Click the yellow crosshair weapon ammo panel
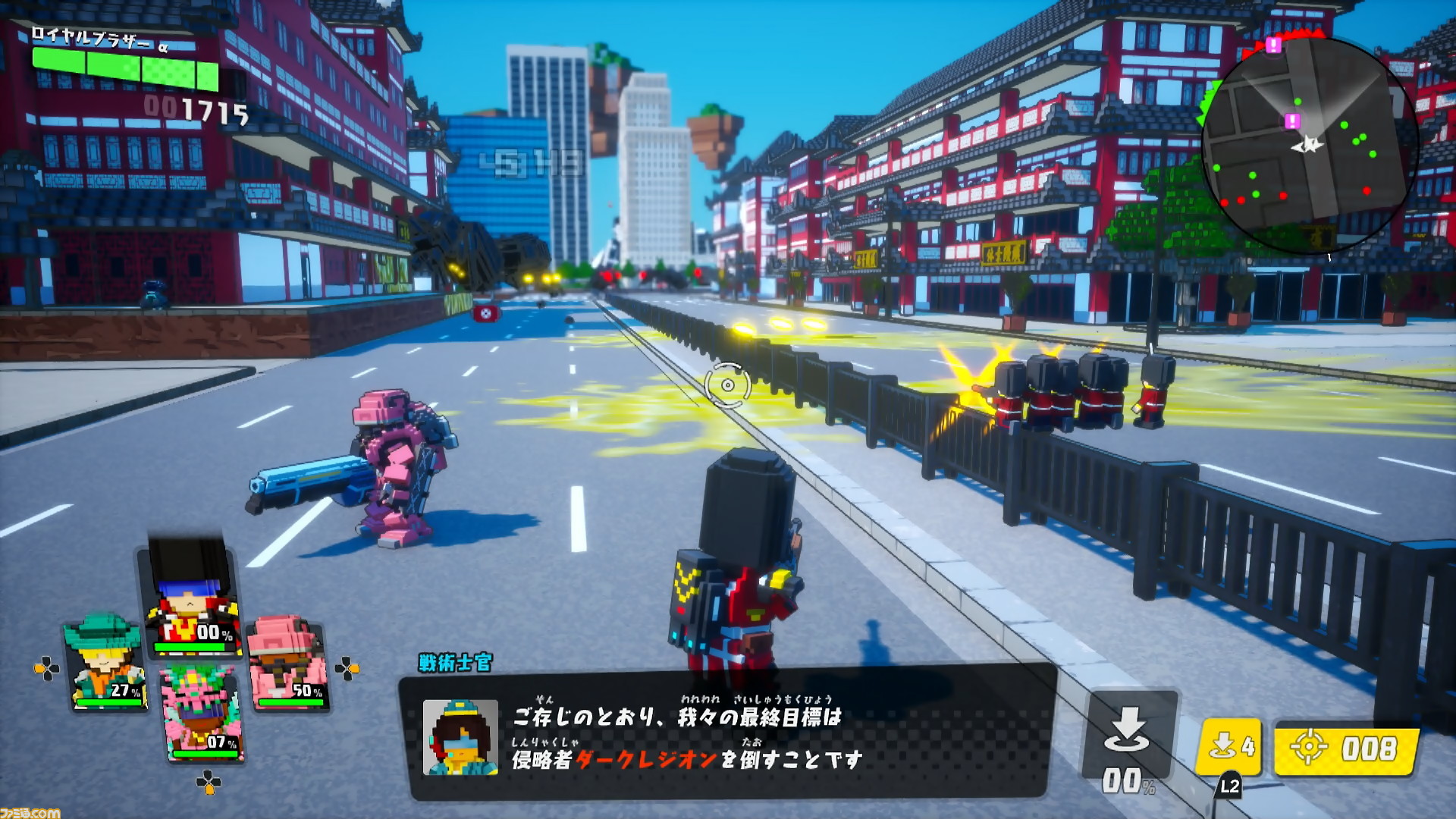 pyautogui.click(x=1346, y=748)
